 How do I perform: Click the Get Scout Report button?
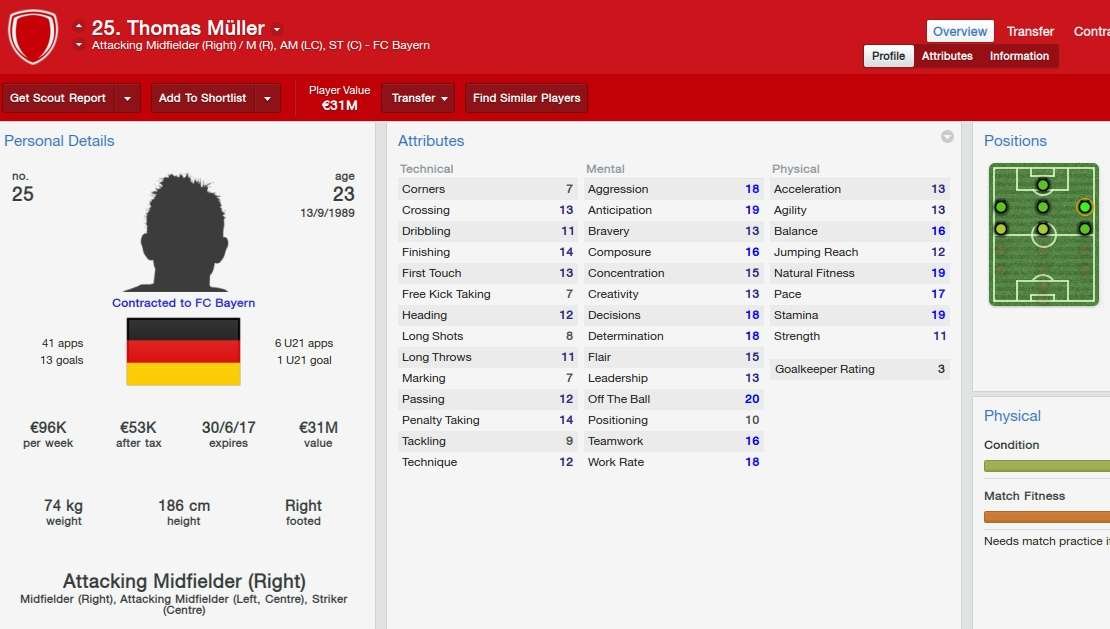[x=58, y=98]
